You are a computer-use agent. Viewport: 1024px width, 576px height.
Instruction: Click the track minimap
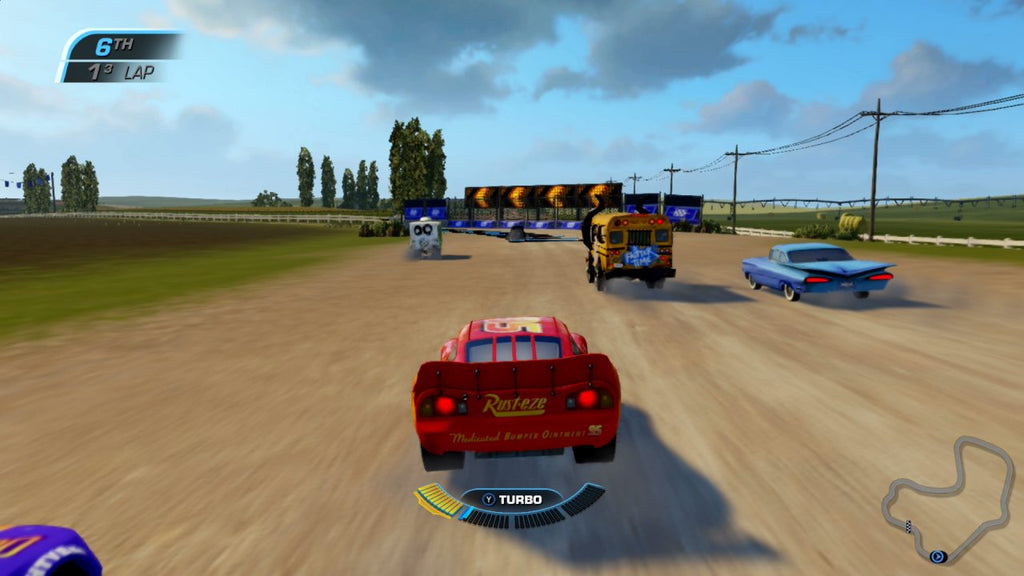948,499
